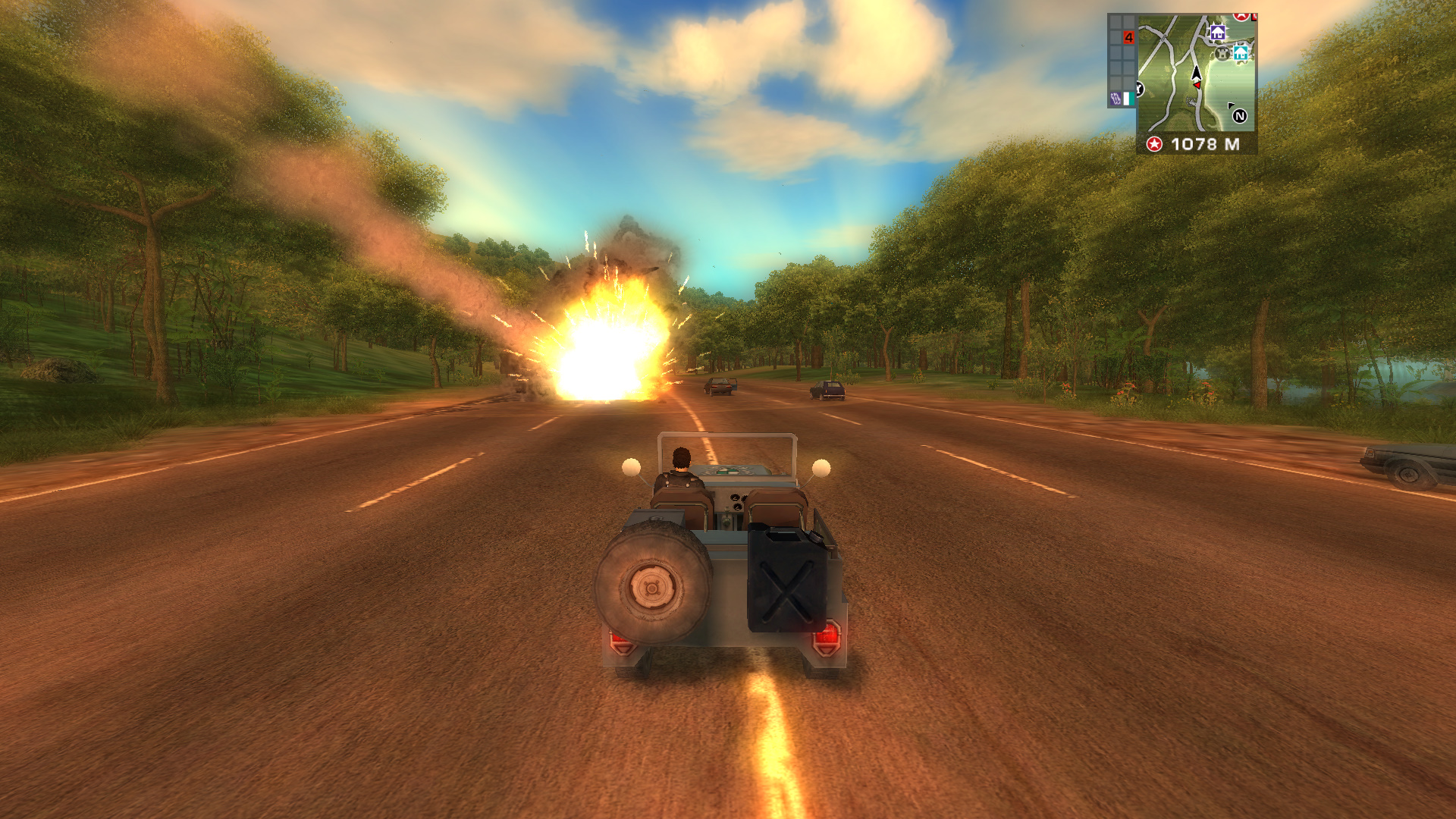Select the North compass indicator on the minimap
Image resolution: width=1456 pixels, height=819 pixels.
point(1240,116)
